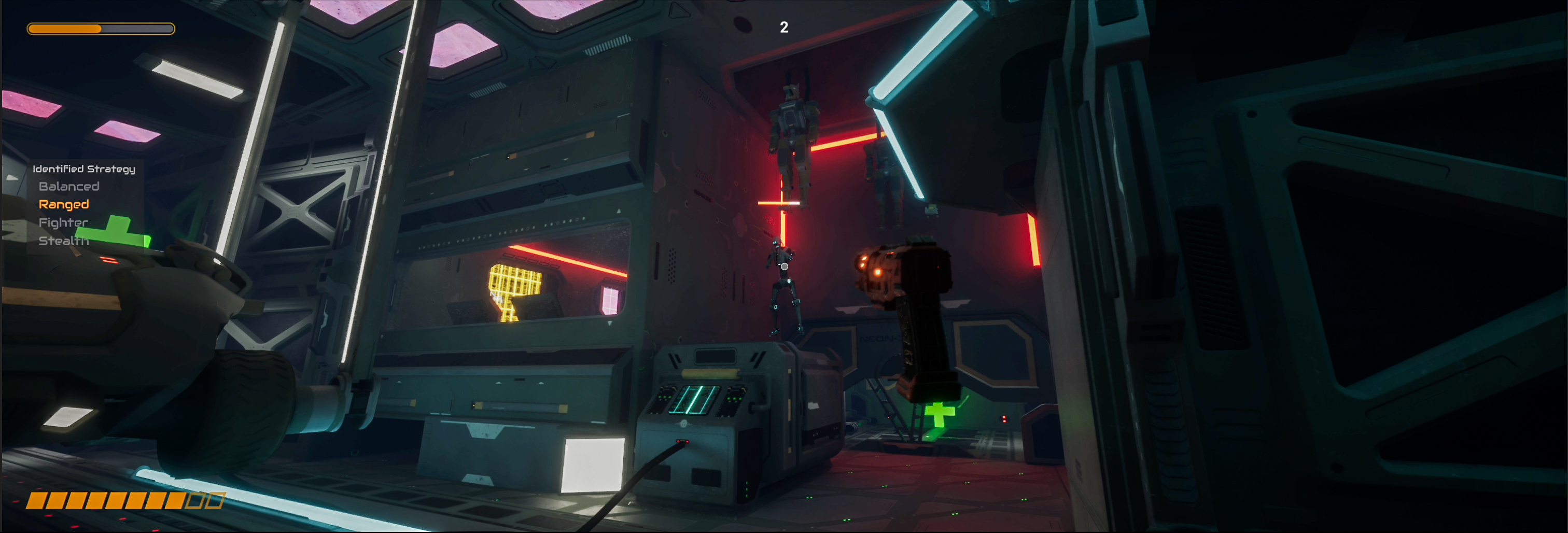Select the Ranged strategy option
This screenshot has height=533, width=1568.
[63, 204]
